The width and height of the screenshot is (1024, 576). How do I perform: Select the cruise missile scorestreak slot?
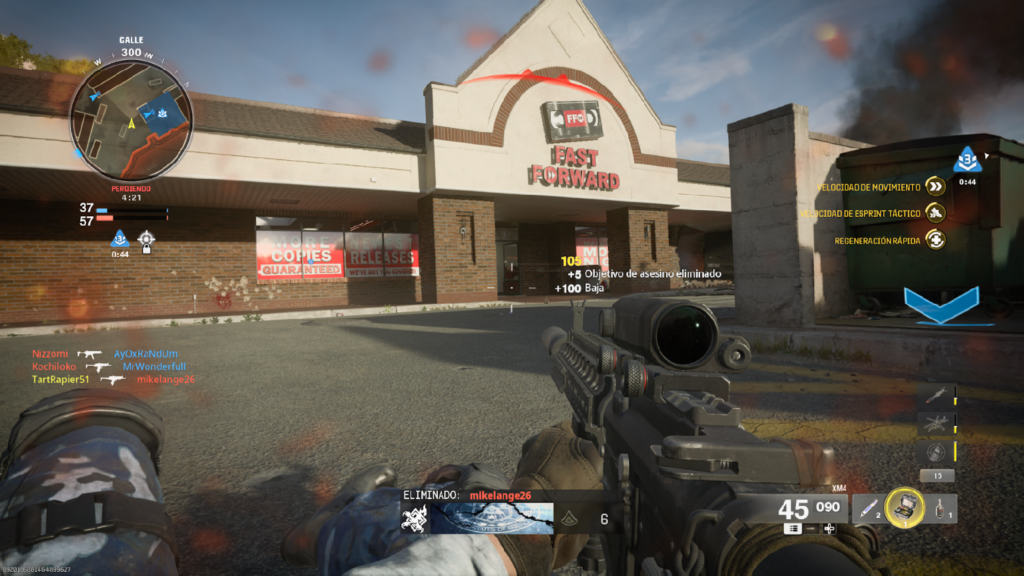936,395
